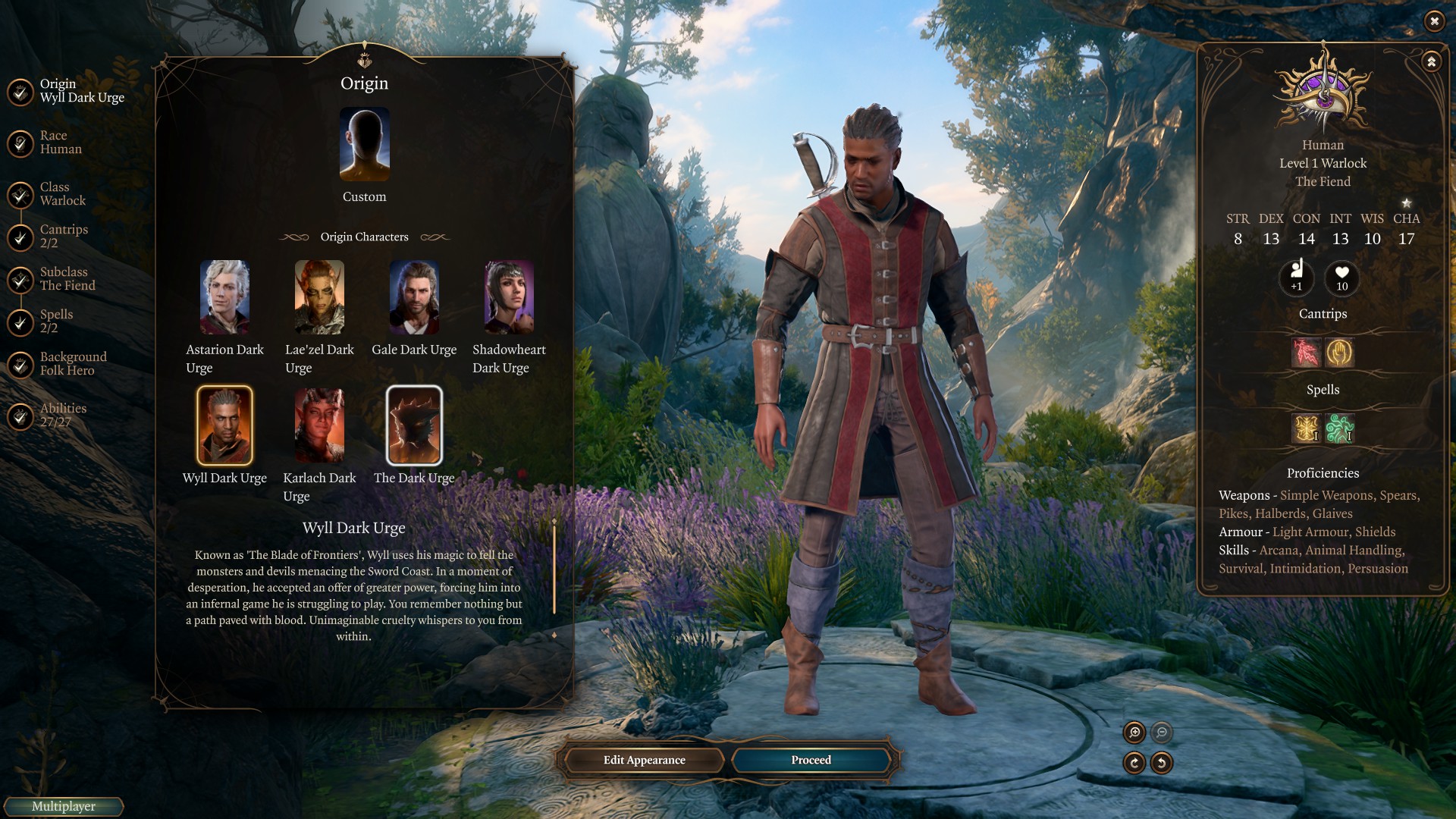Zoom in on the character model
Viewport: 1456px width, 819px height.
pos(1134,733)
